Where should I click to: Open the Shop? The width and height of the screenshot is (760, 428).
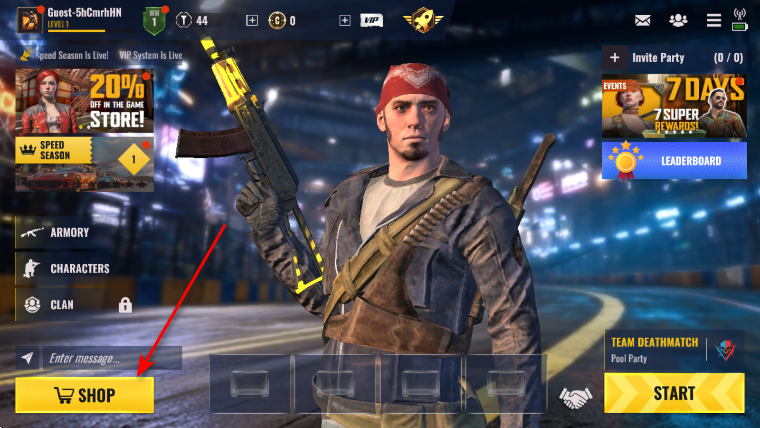(x=85, y=395)
